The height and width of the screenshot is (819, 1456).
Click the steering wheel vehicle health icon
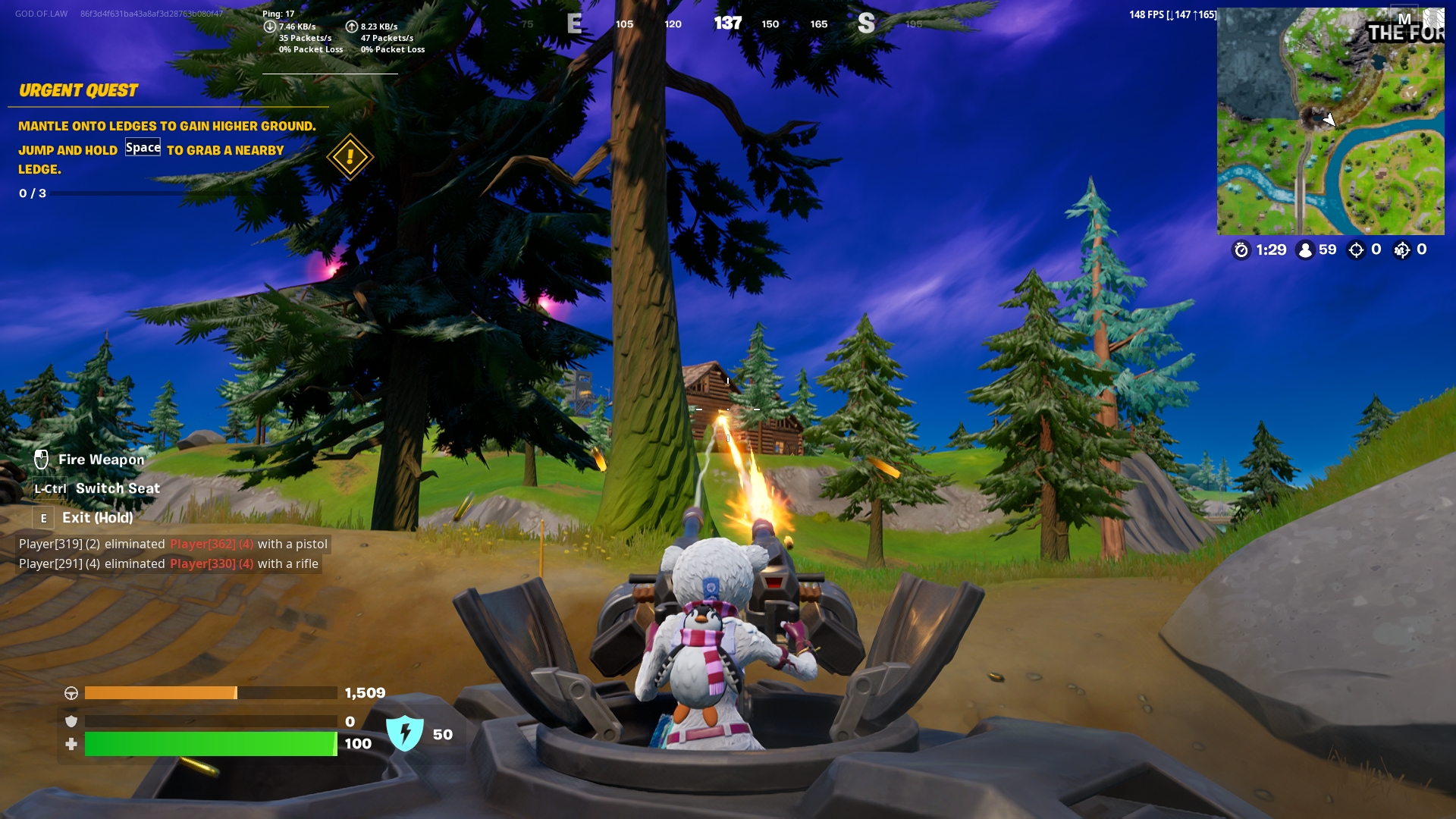(72, 692)
